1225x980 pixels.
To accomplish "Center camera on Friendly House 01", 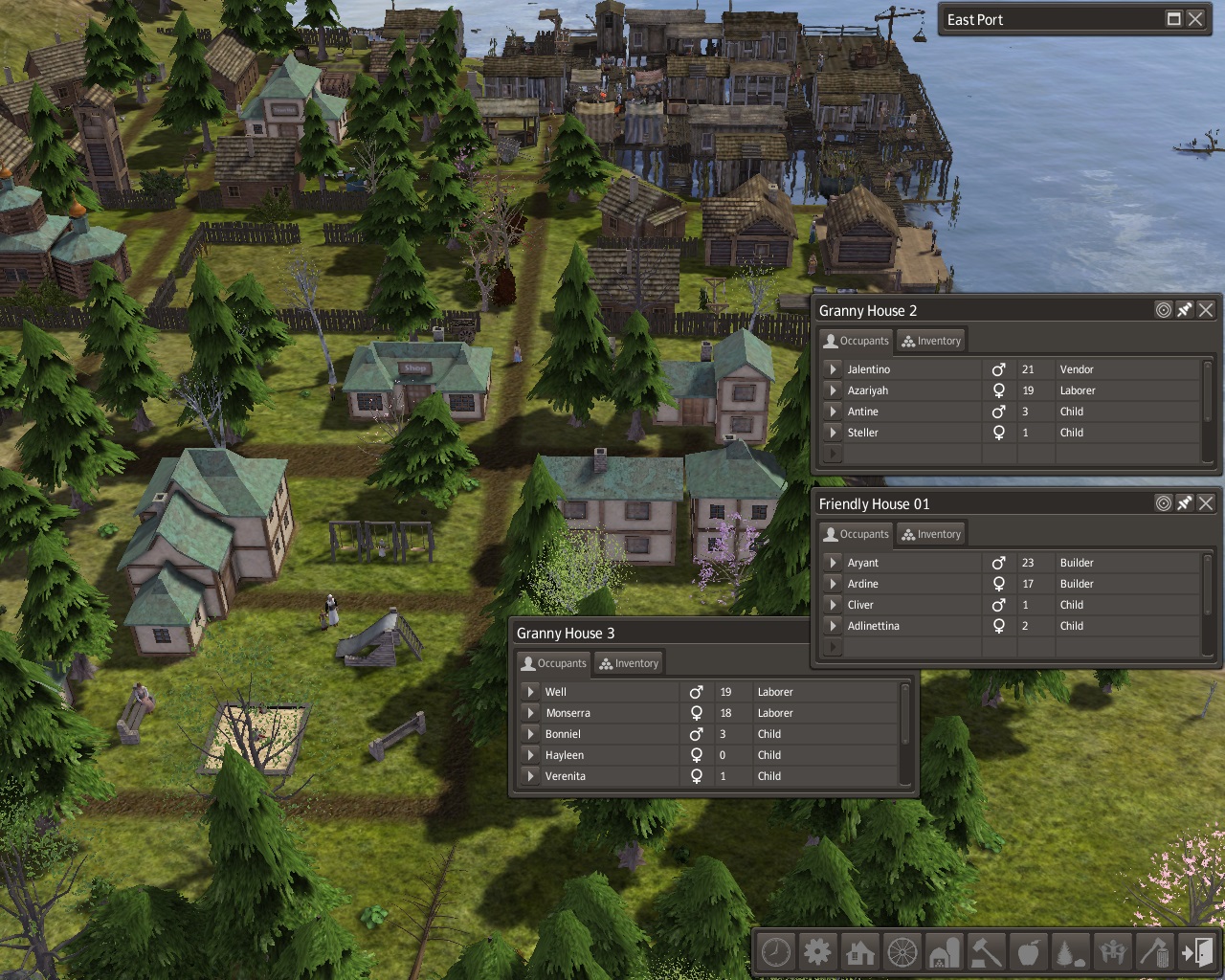I will click(1164, 503).
